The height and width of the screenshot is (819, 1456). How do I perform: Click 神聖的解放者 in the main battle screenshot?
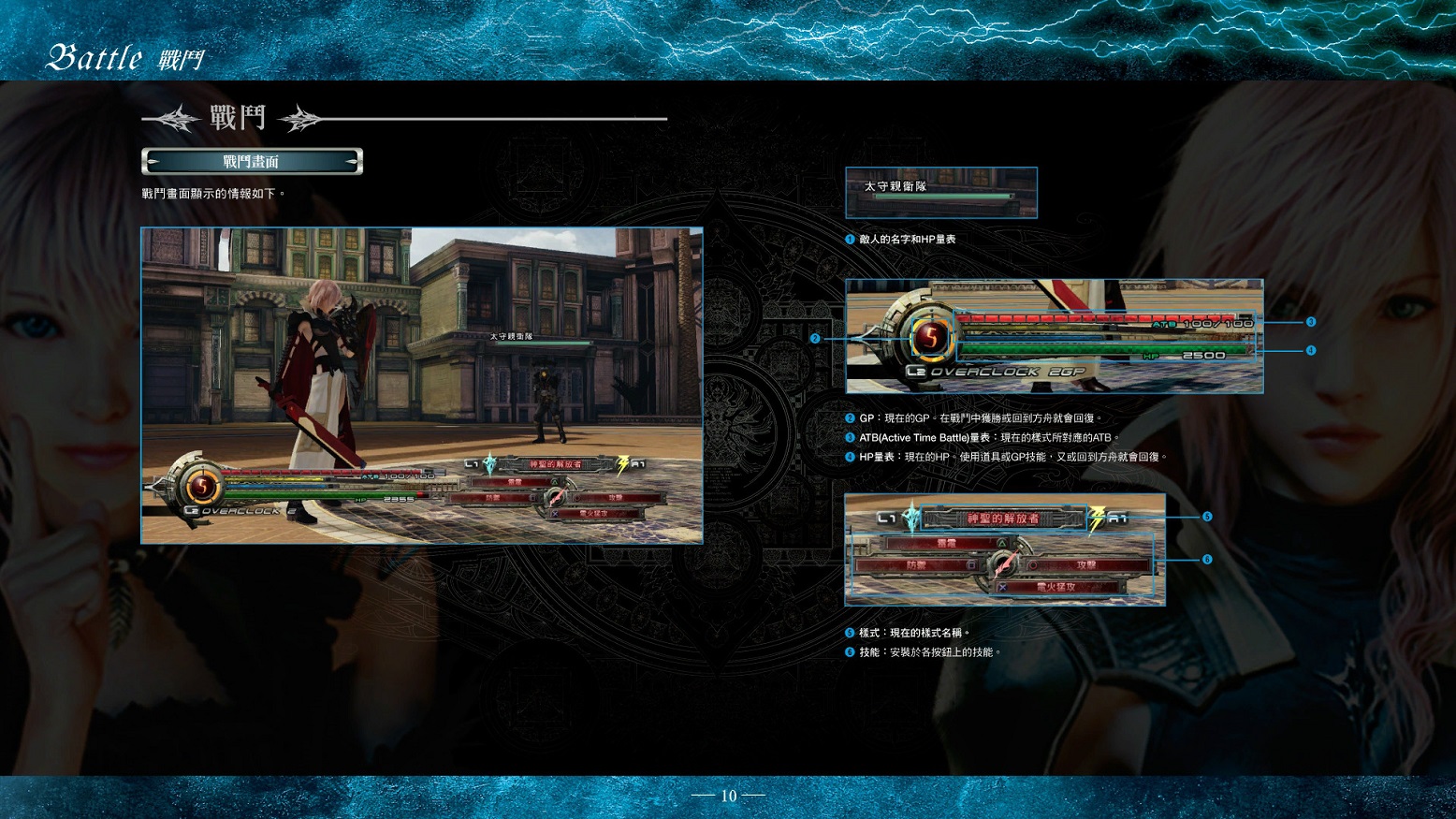click(555, 464)
